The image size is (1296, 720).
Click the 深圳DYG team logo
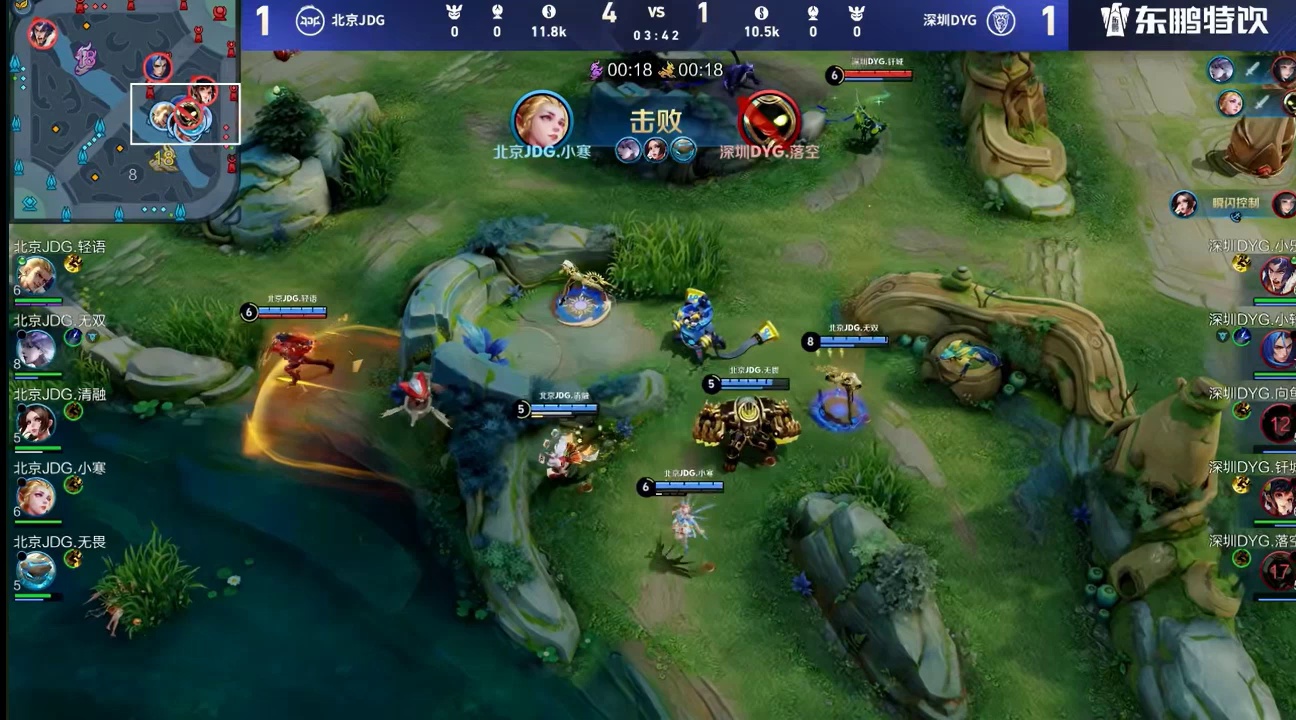point(1001,20)
